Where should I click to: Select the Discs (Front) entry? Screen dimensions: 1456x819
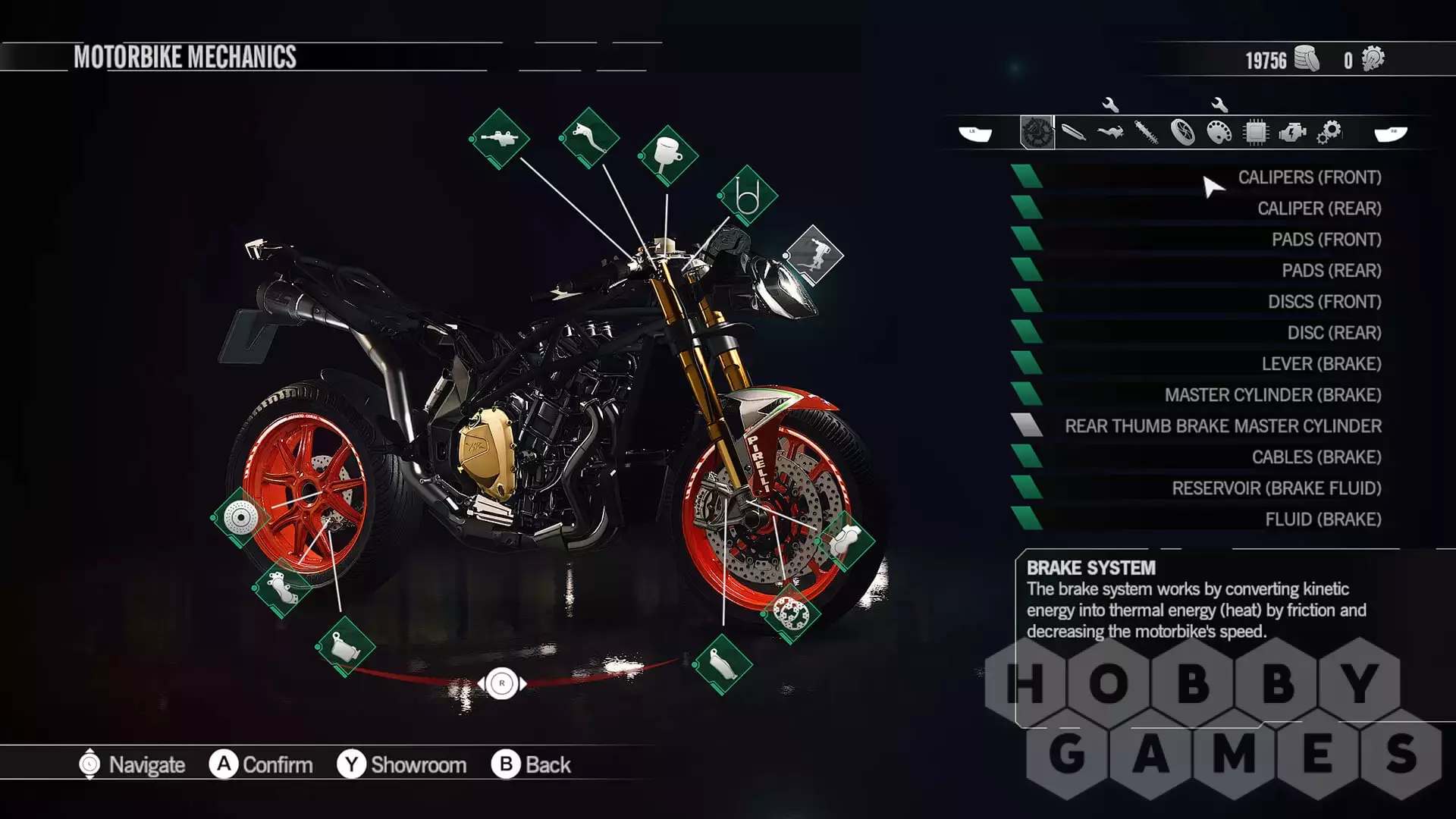[1324, 302]
